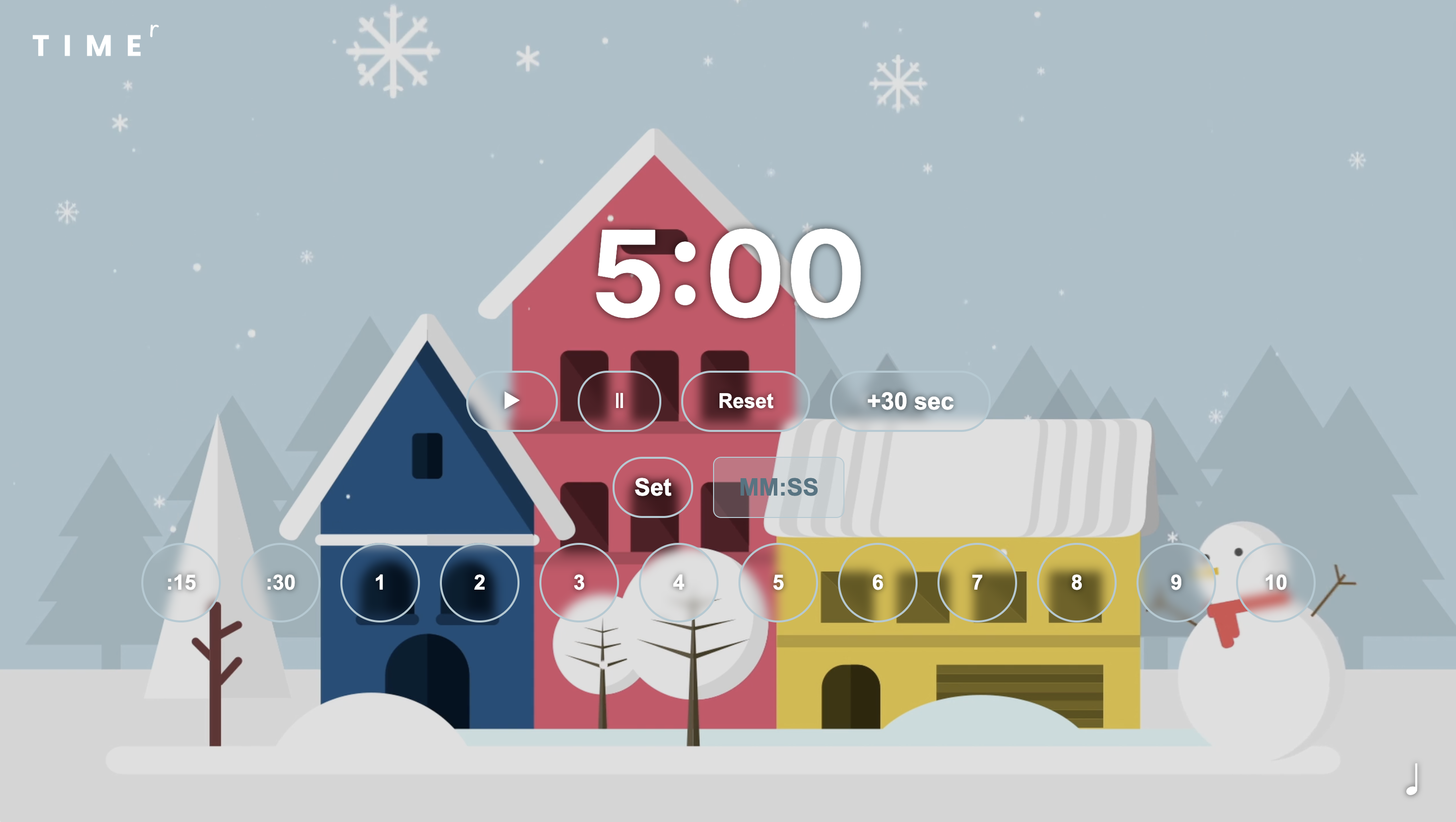Select the 8 minute timer preset

1077,582
